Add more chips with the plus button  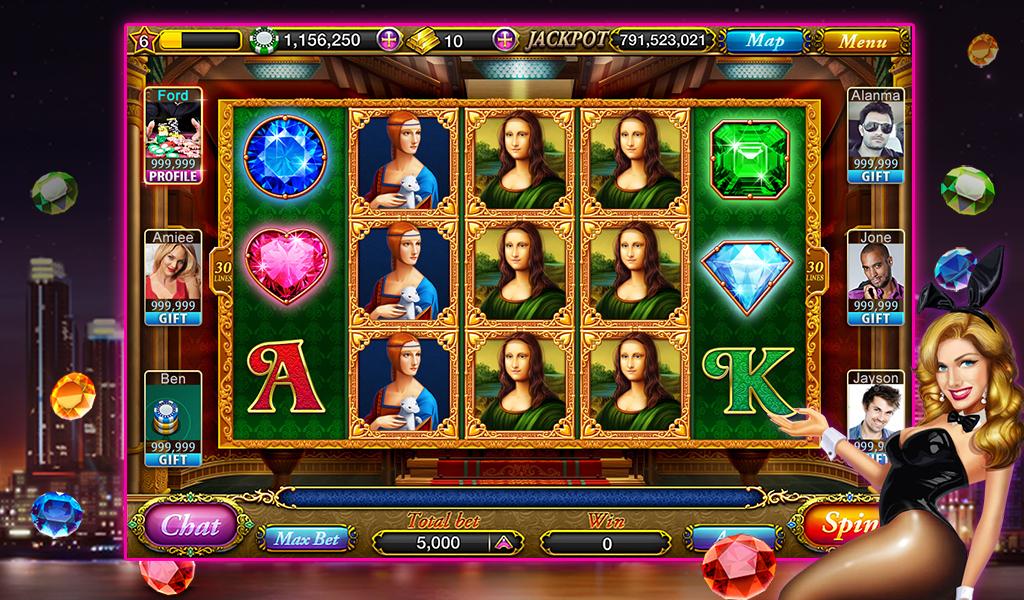click(x=387, y=41)
